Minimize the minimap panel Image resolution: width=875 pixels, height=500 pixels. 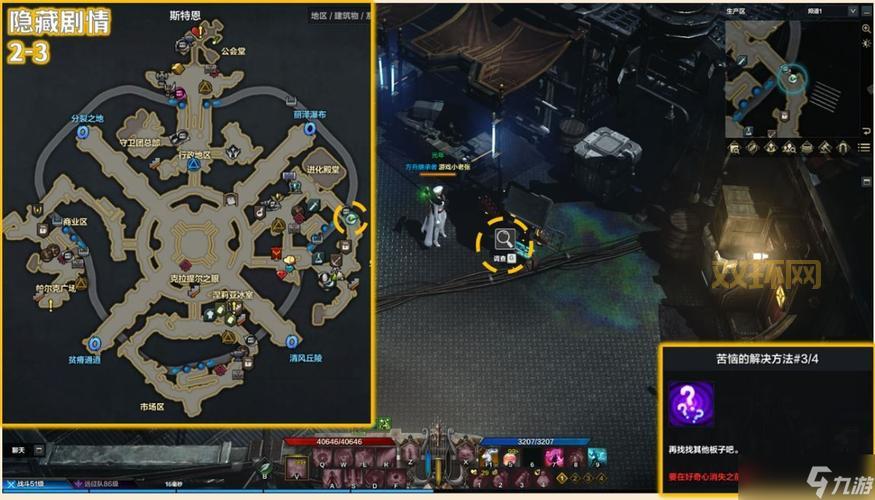tap(866, 10)
